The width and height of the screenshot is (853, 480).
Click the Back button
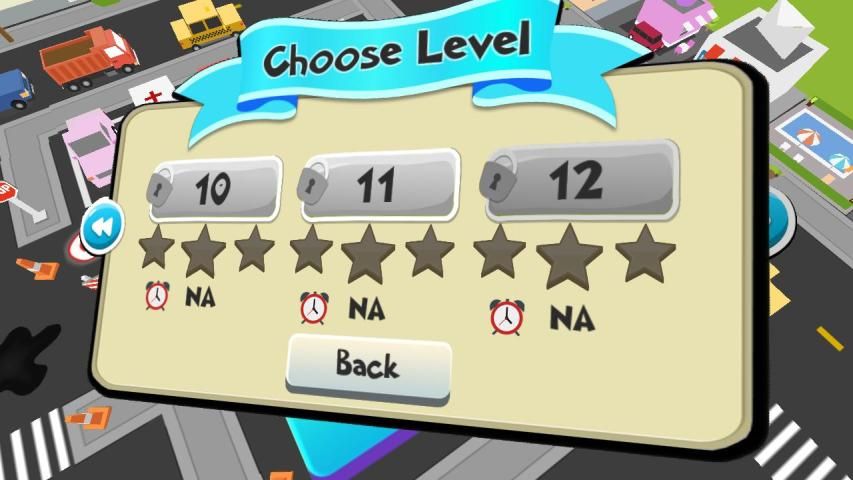(368, 366)
